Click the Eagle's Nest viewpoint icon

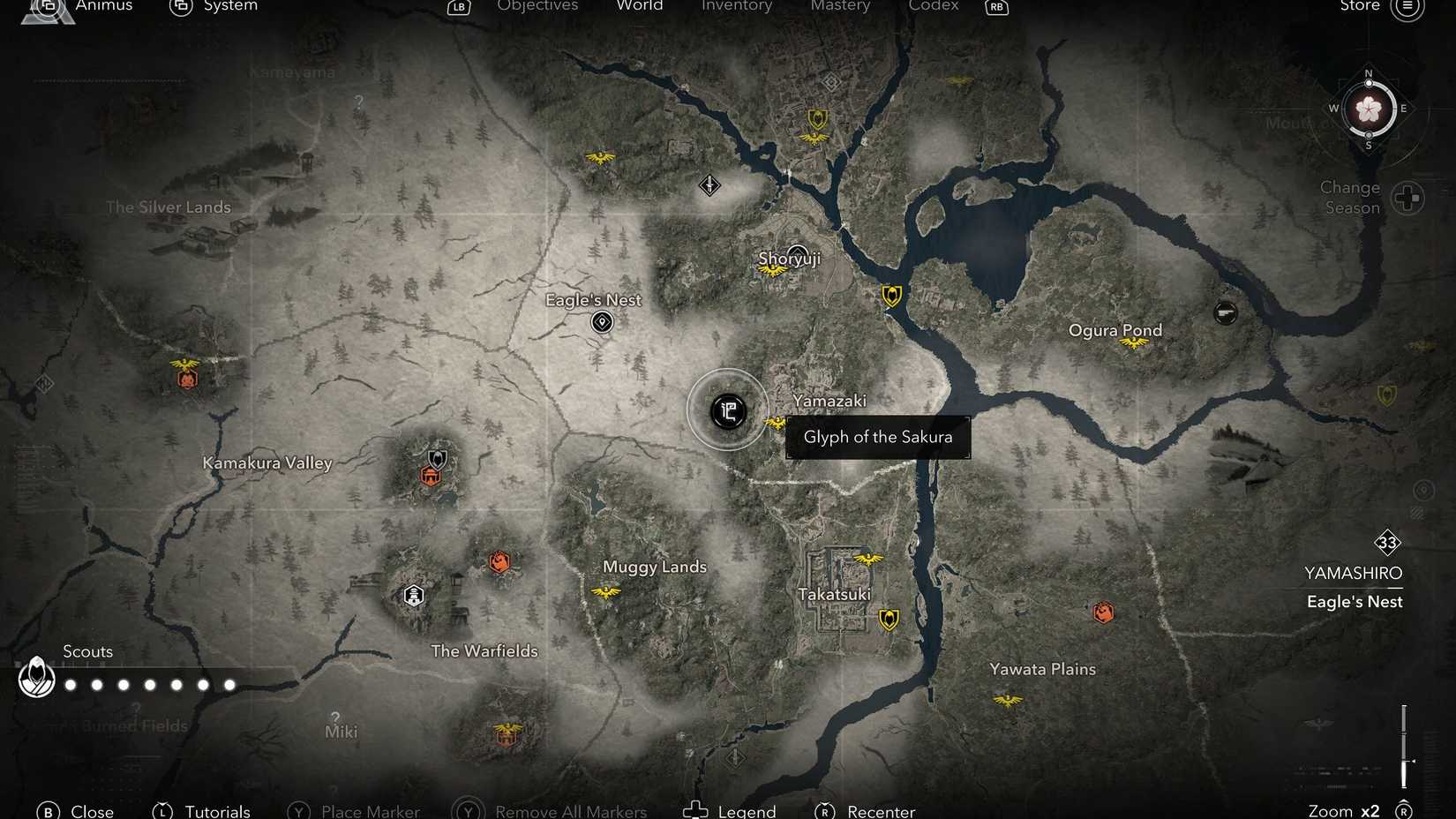(x=601, y=322)
